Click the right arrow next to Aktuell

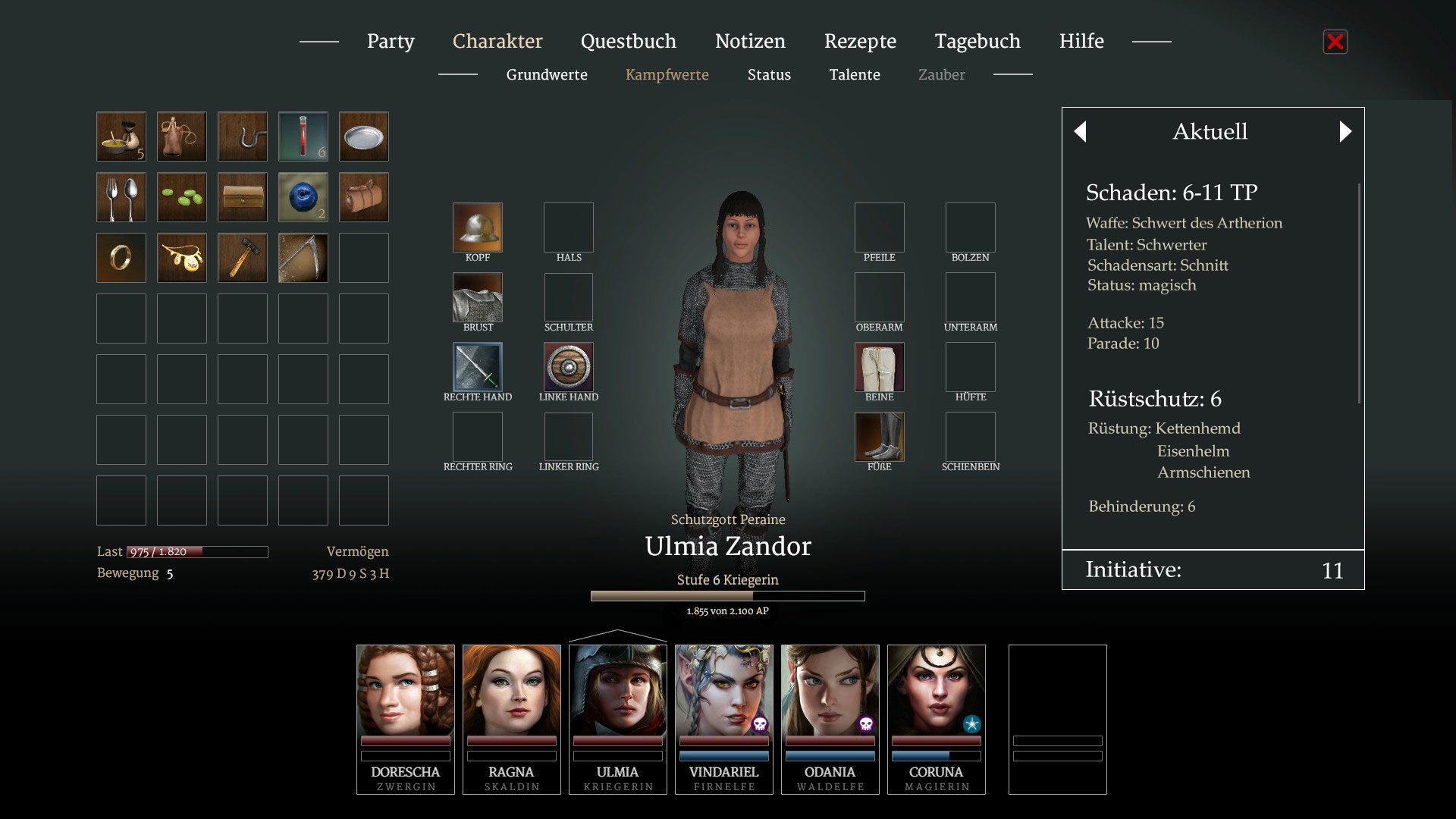coord(1345,132)
